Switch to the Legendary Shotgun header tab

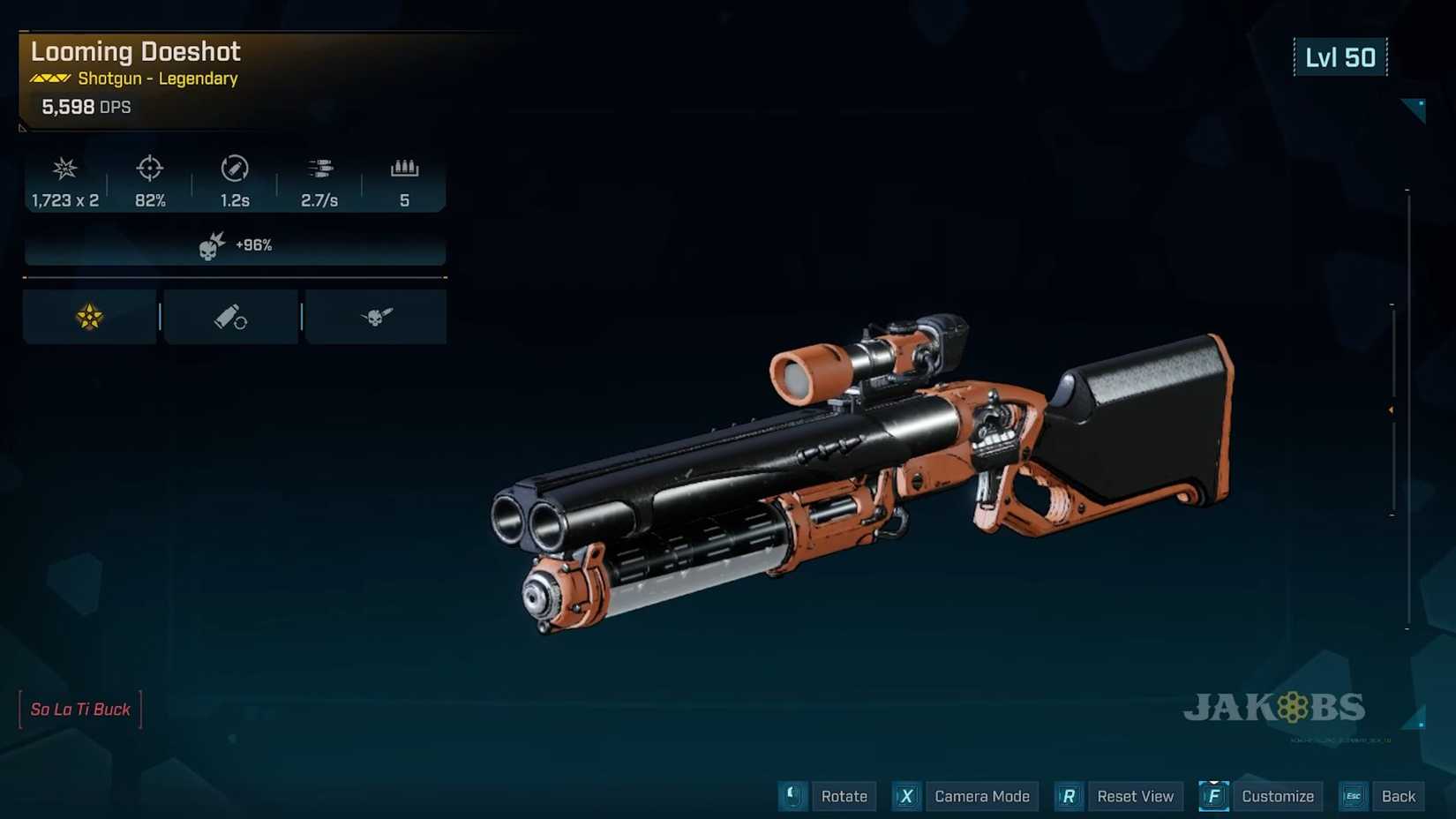click(155, 79)
